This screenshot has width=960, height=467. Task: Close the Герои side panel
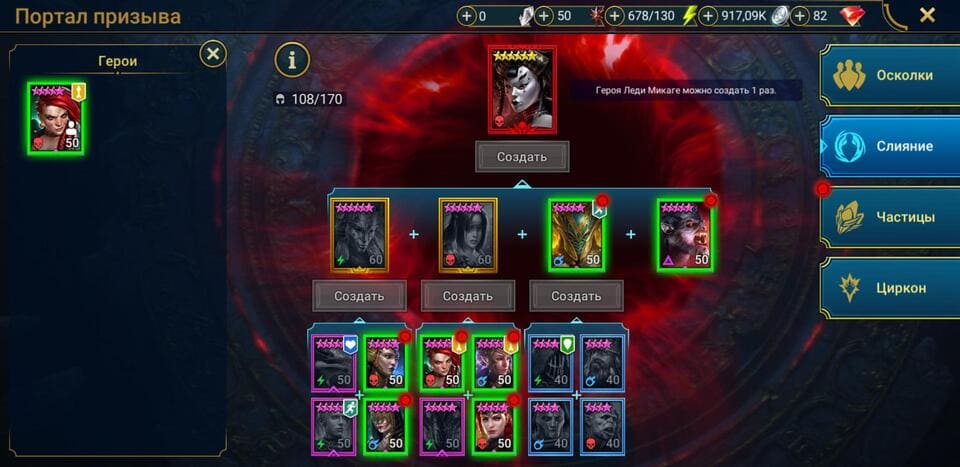pyautogui.click(x=212, y=54)
